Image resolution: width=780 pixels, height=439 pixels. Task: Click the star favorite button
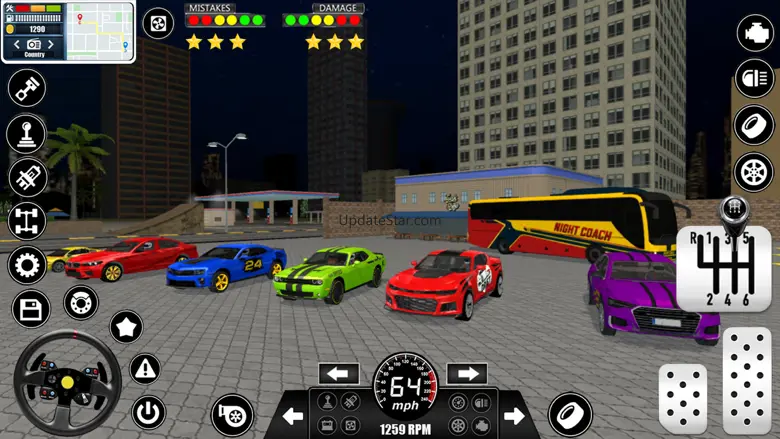pos(126,326)
